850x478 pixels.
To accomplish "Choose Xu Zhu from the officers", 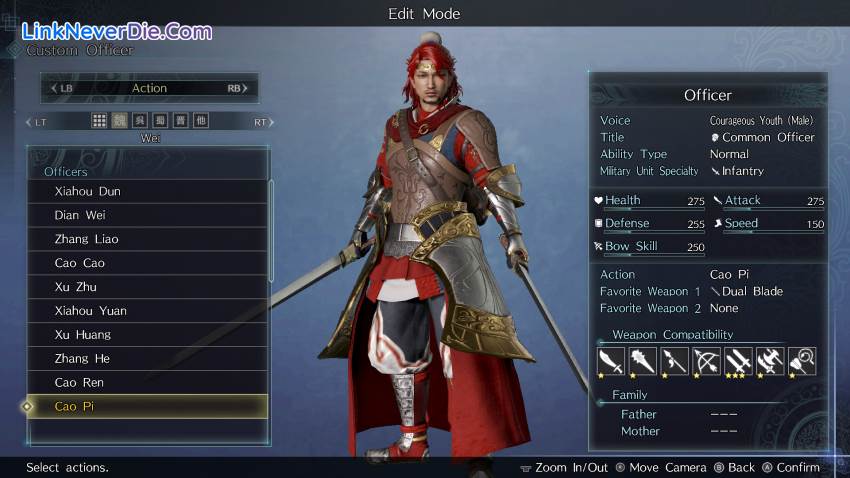I will pos(147,287).
